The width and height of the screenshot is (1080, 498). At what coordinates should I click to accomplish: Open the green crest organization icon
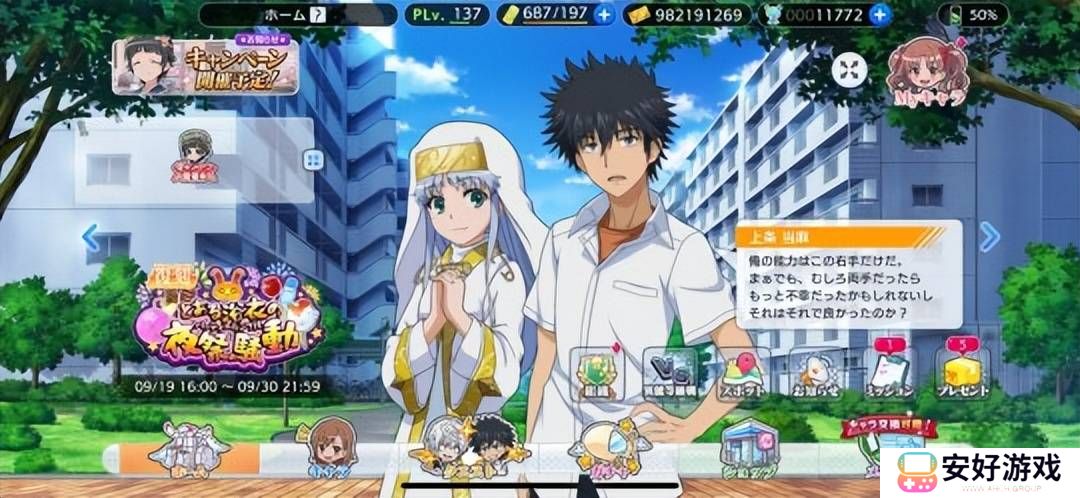[599, 372]
